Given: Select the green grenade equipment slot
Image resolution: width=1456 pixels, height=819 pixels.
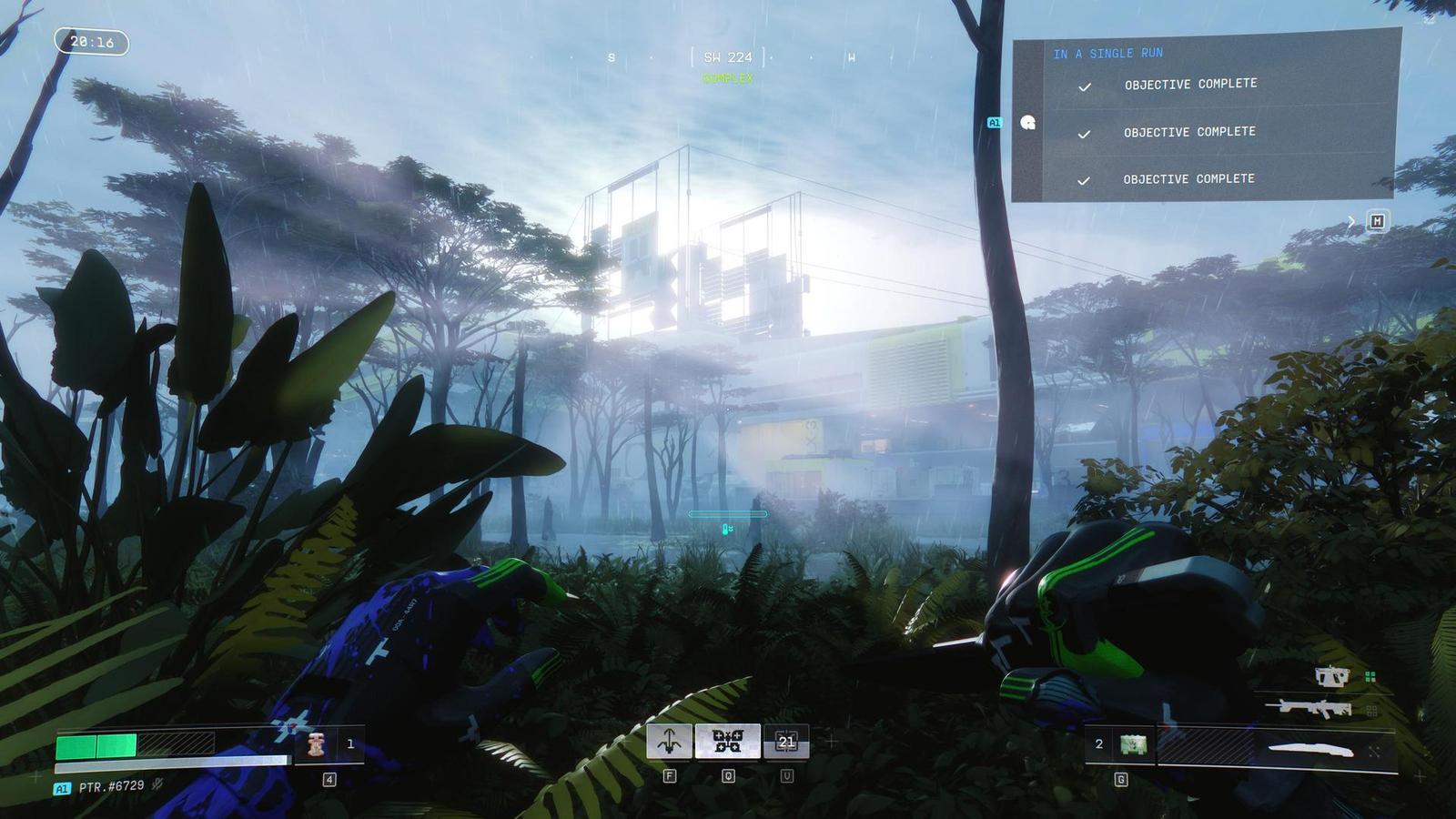Looking at the screenshot, I should [x=1133, y=744].
